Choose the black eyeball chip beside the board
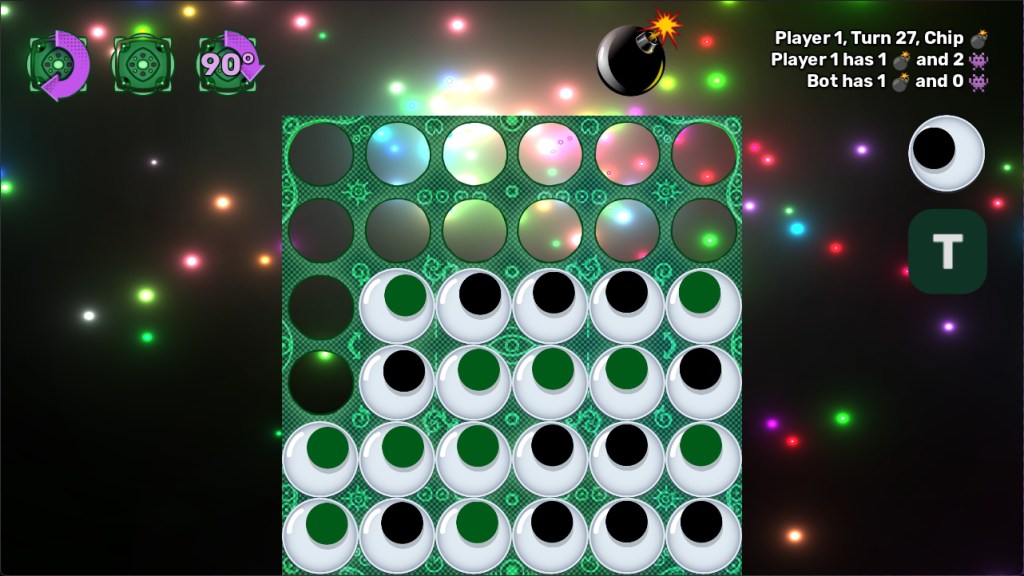The width and height of the screenshot is (1024, 576). [946, 153]
